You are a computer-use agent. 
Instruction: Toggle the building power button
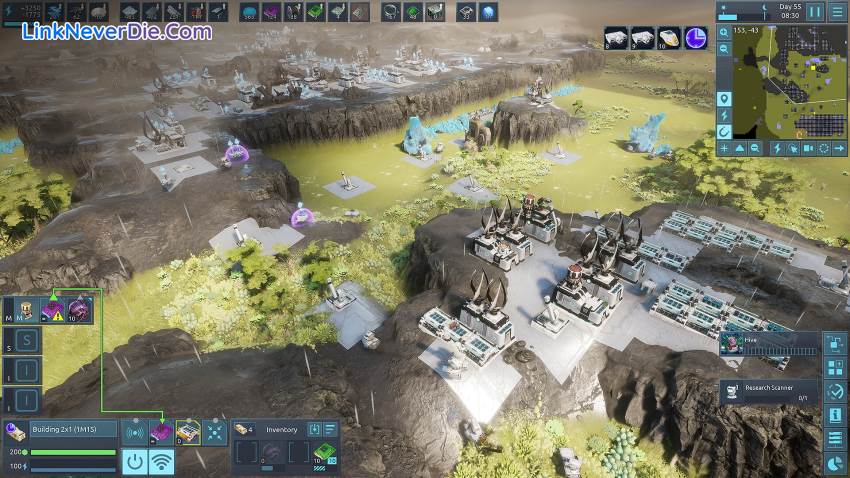pos(135,461)
